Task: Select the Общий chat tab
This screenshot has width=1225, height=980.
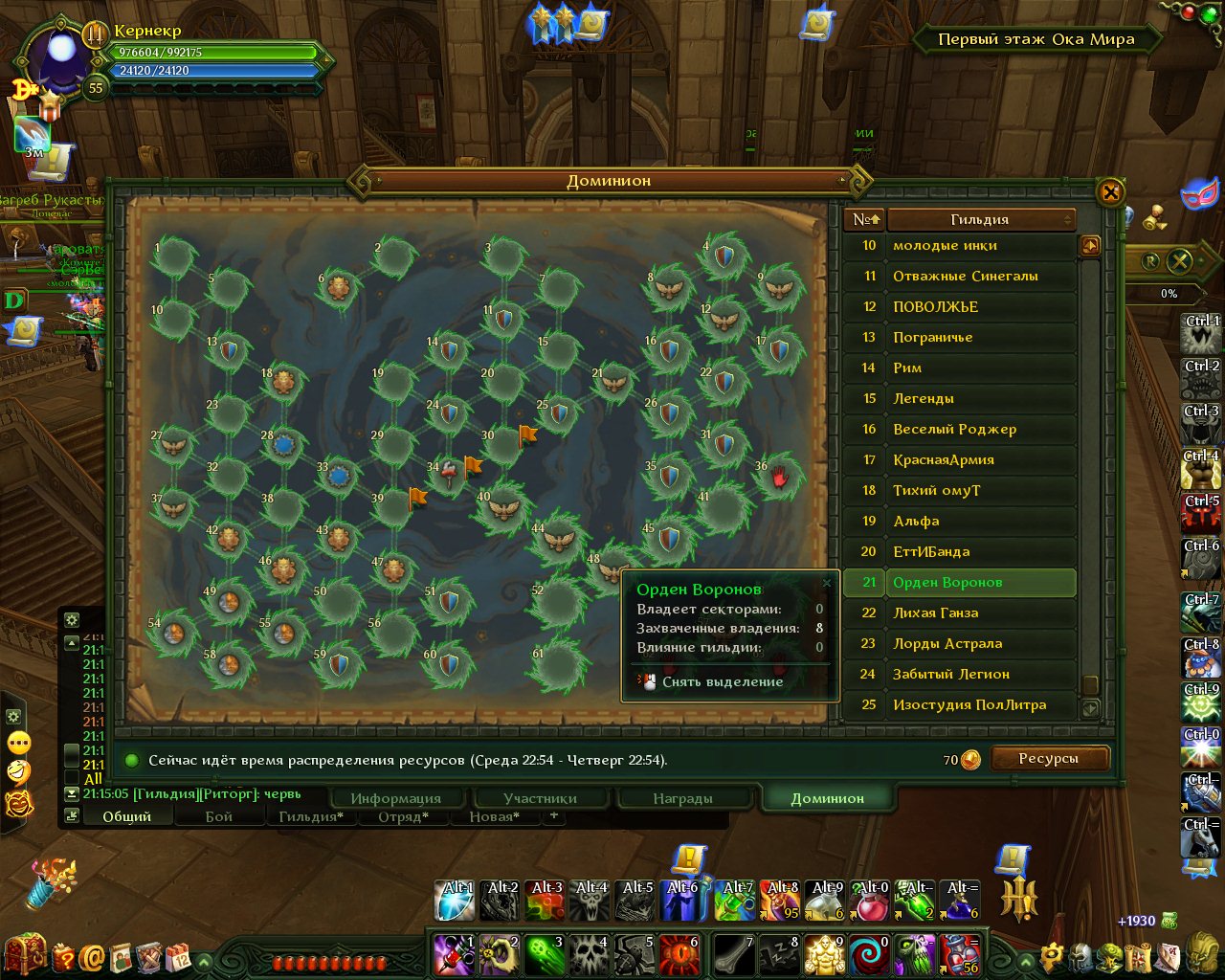Action: click(127, 816)
